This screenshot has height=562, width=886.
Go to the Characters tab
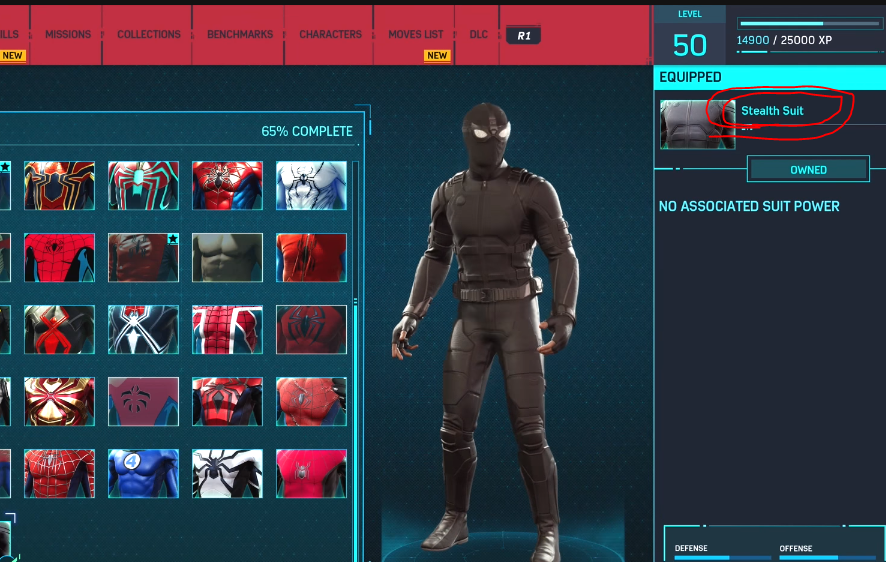(x=330, y=34)
